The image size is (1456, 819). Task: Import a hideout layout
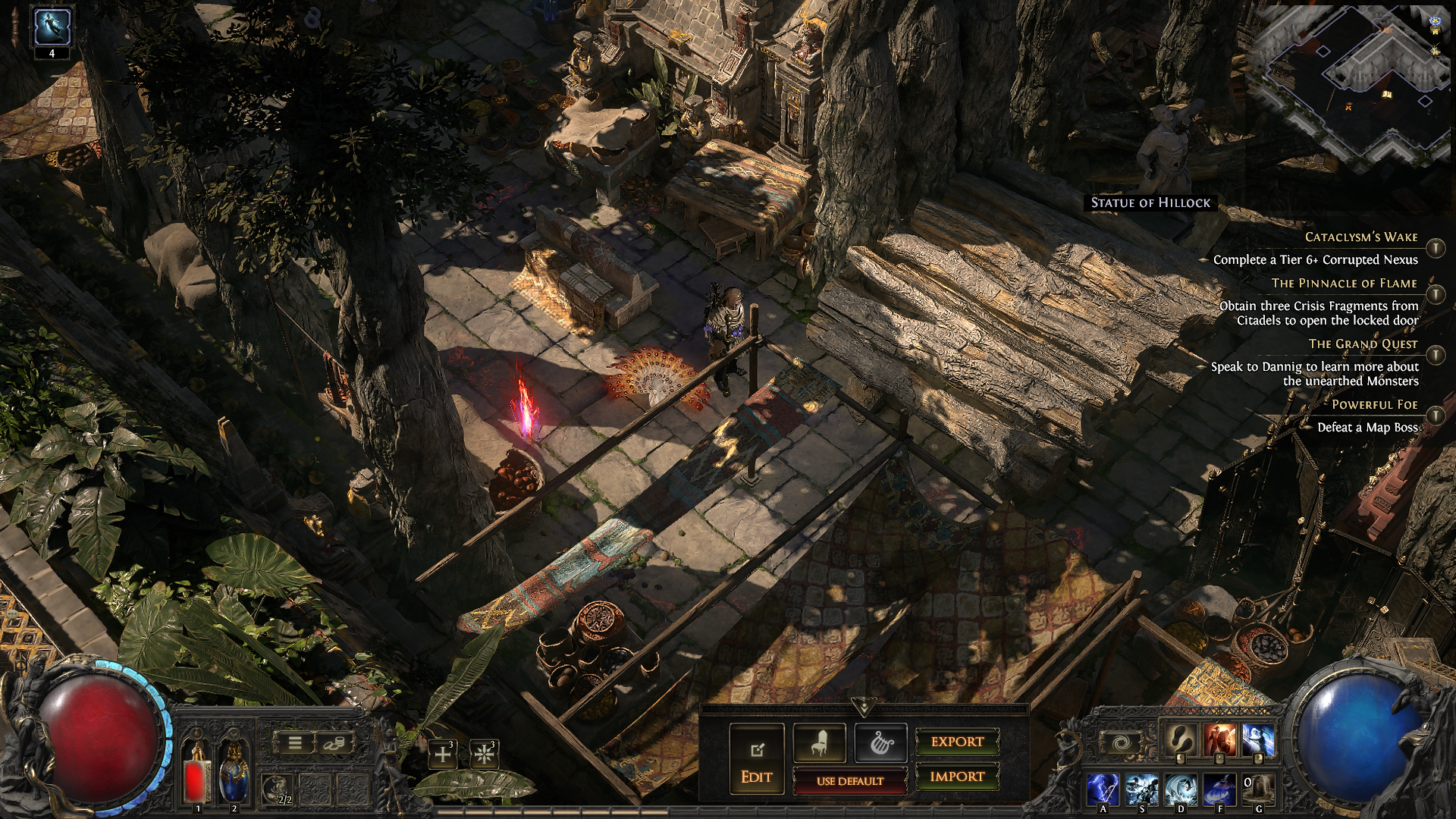click(x=957, y=777)
